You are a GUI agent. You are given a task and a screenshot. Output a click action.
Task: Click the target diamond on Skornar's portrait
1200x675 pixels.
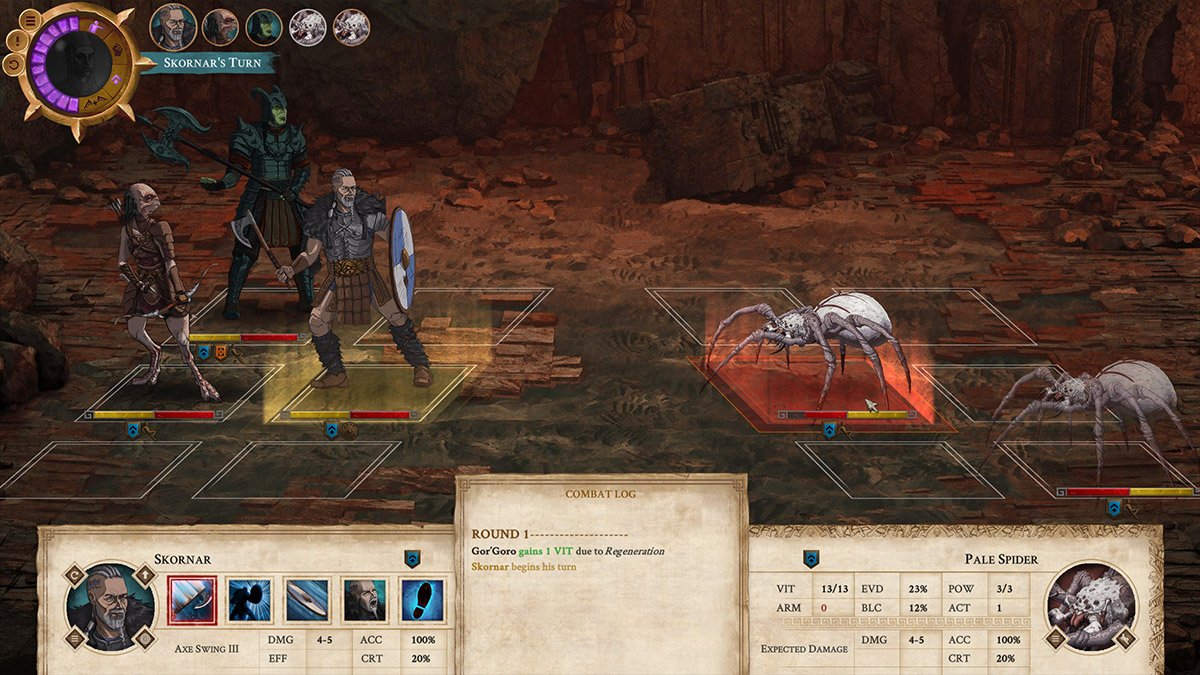click(x=146, y=638)
